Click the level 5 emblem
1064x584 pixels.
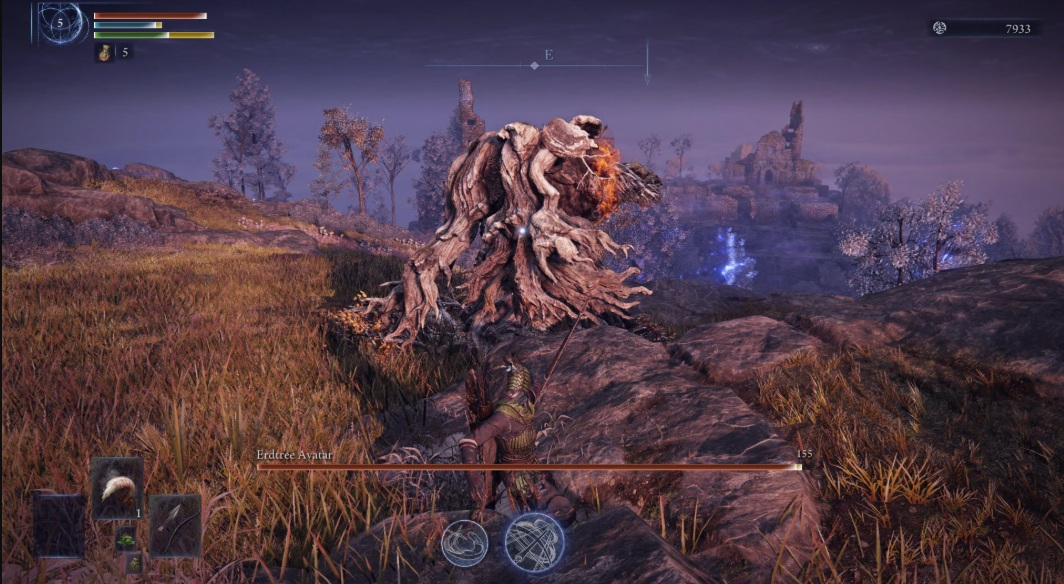[x=61, y=22]
